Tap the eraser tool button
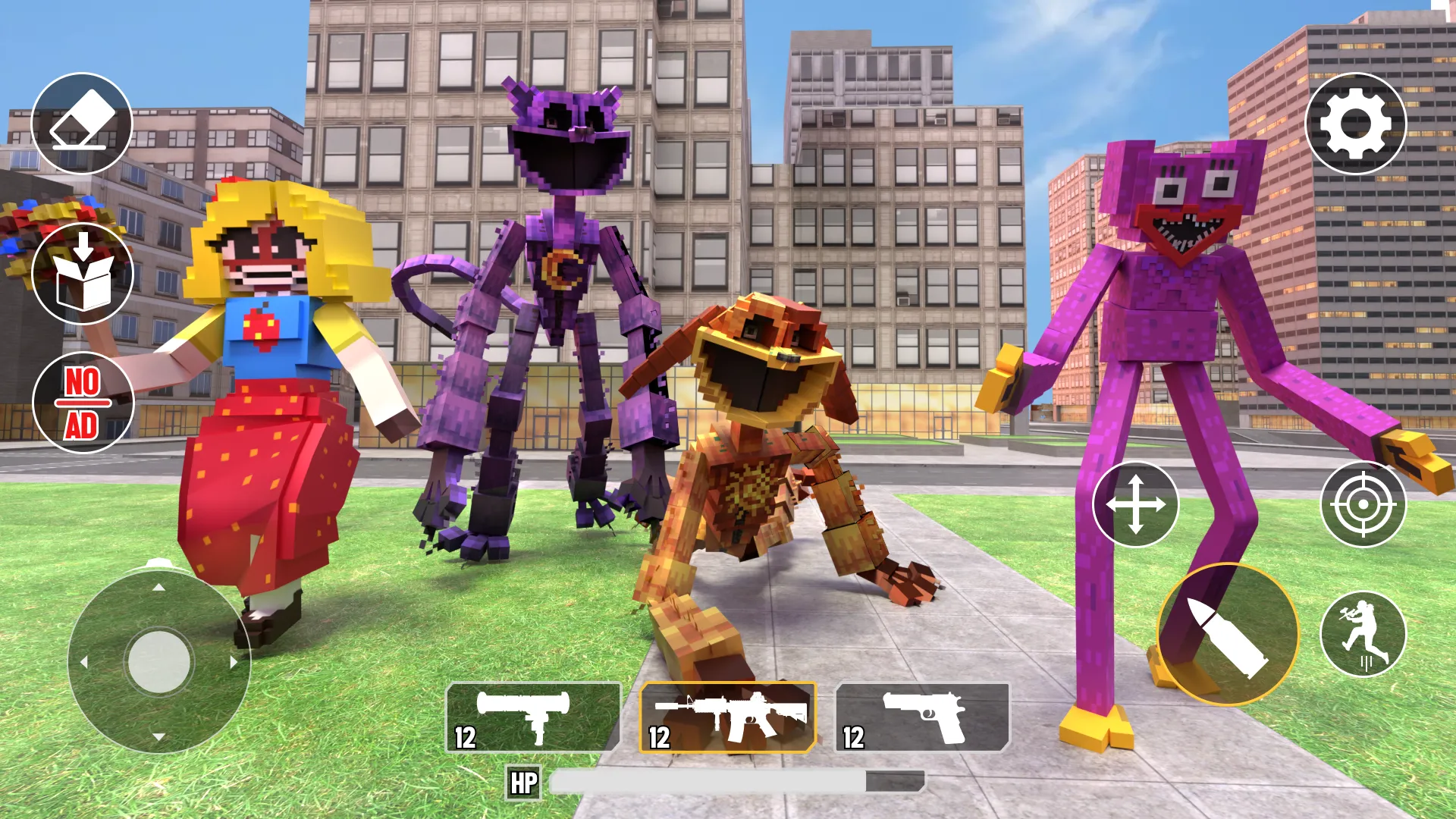 click(x=82, y=123)
